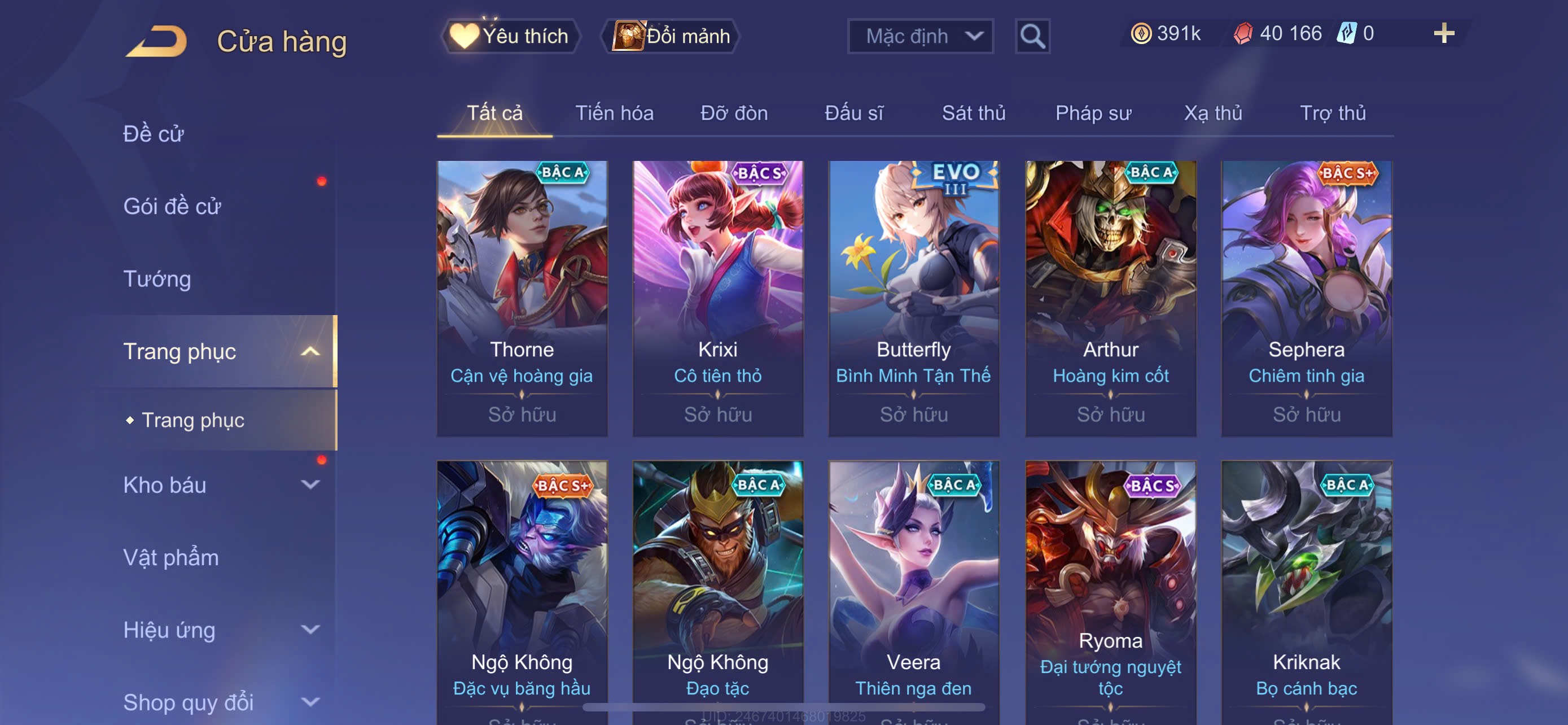Add currency with the plus button
Screen dimensions: 1568x725
click(x=1443, y=33)
